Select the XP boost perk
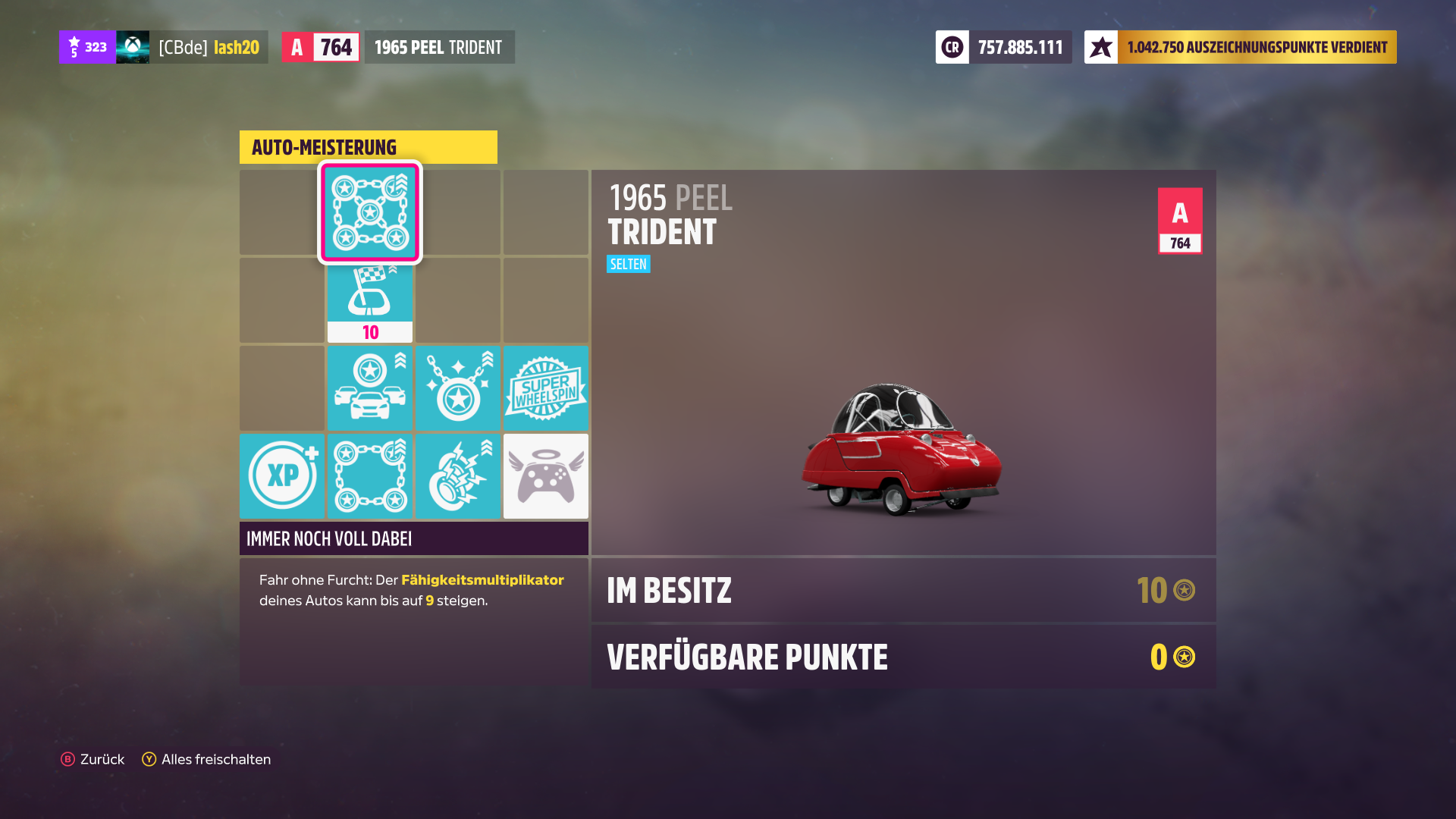The image size is (1456, 819). pyautogui.click(x=281, y=475)
